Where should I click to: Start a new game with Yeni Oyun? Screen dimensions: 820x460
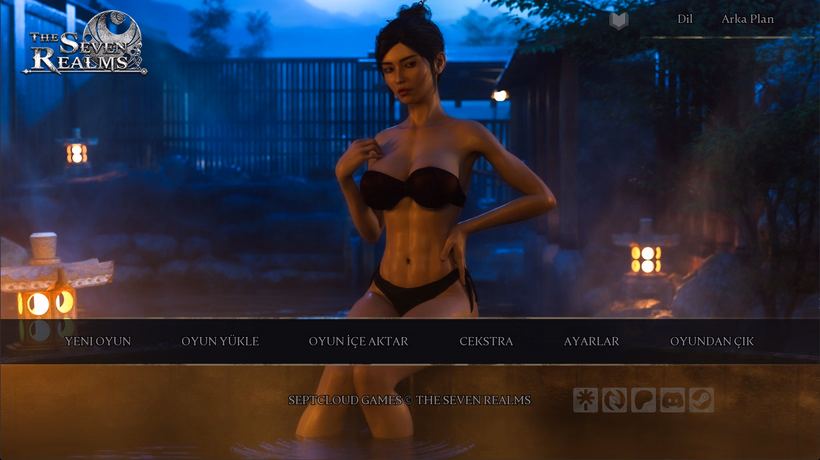[98, 341]
